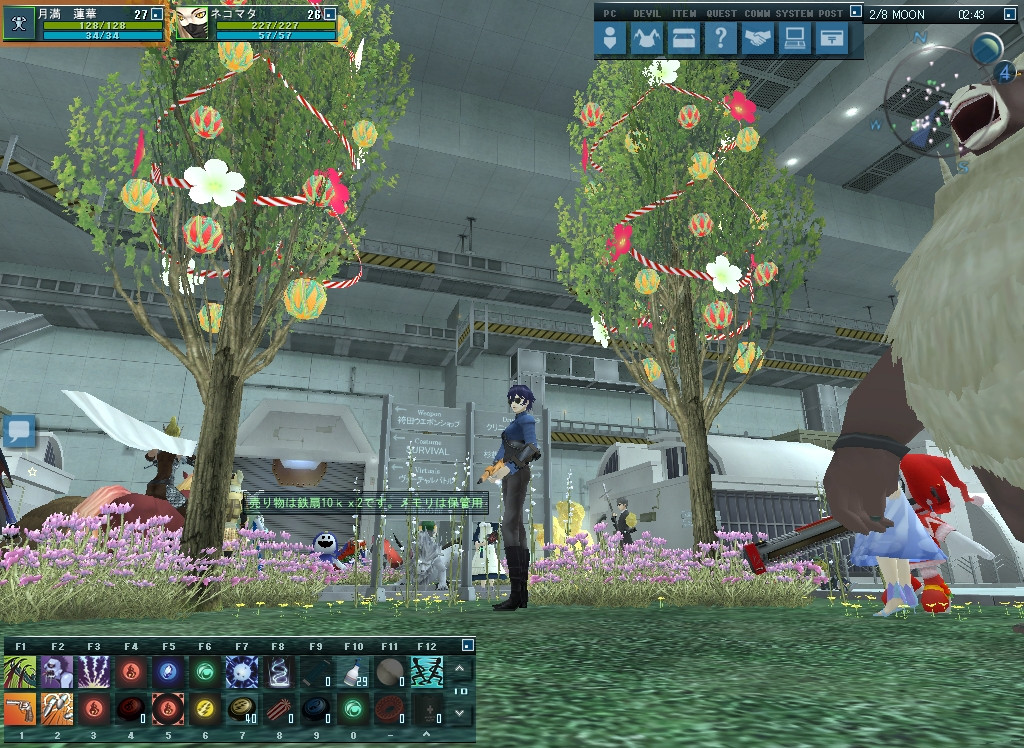Viewport: 1024px width, 748px height.
Task: Open the COMM handshake menu
Action: pyautogui.click(x=757, y=39)
